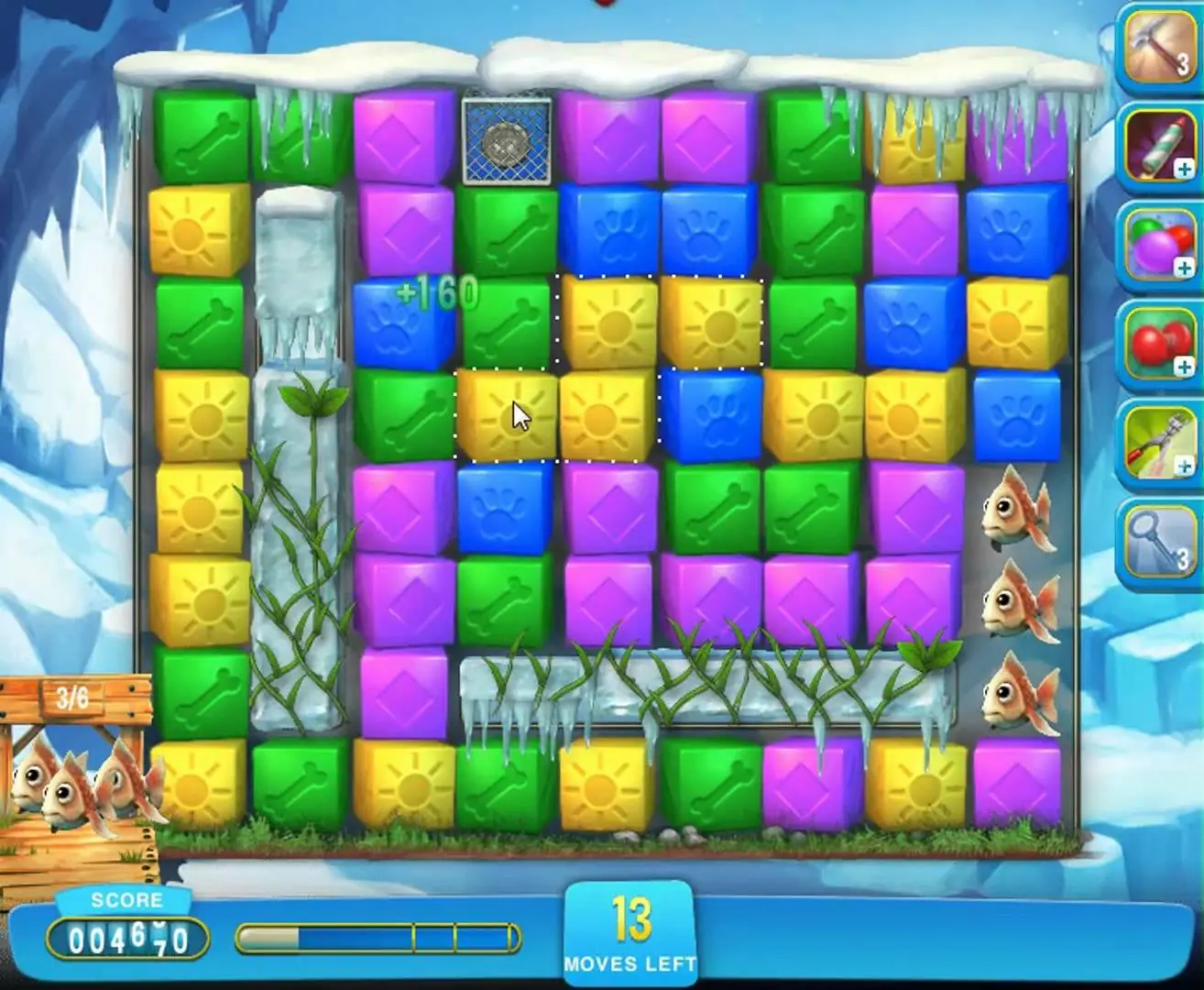The width and height of the screenshot is (1204, 990).
Task: Use the red bombs booster
Action: point(1158,345)
